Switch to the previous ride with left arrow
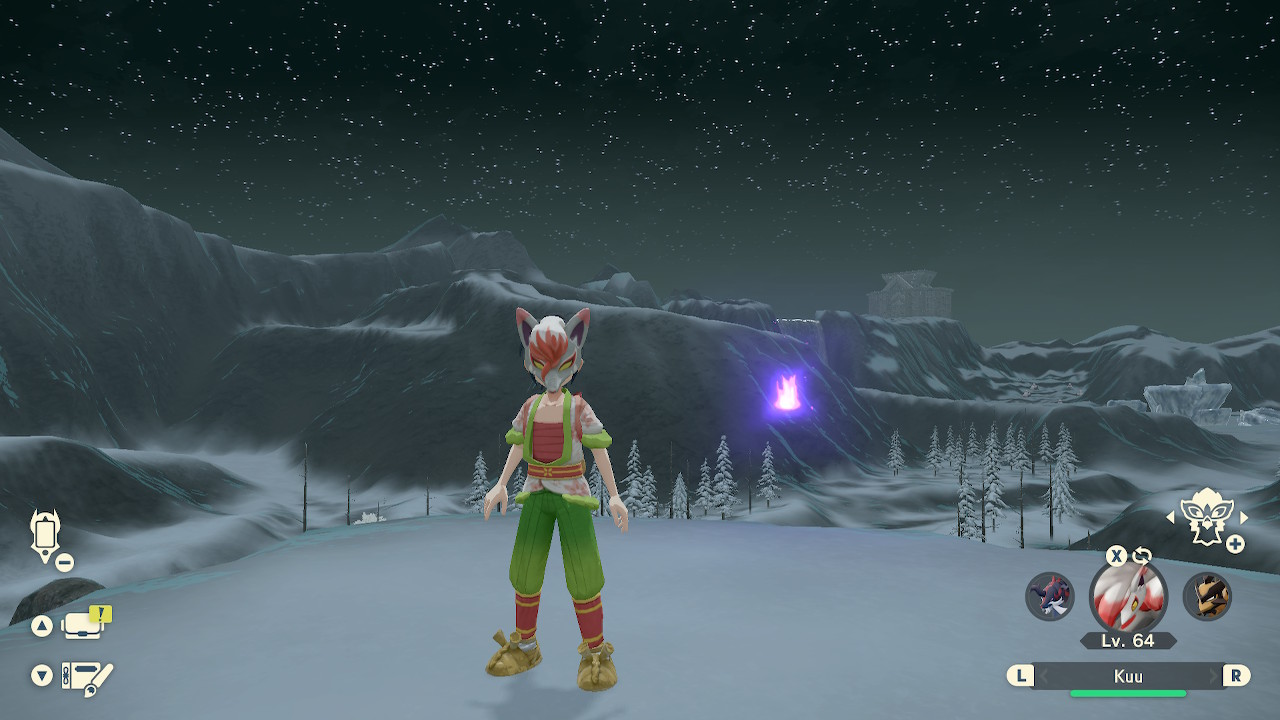Image resolution: width=1280 pixels, height=720 pixels. tap(1171, 517)
